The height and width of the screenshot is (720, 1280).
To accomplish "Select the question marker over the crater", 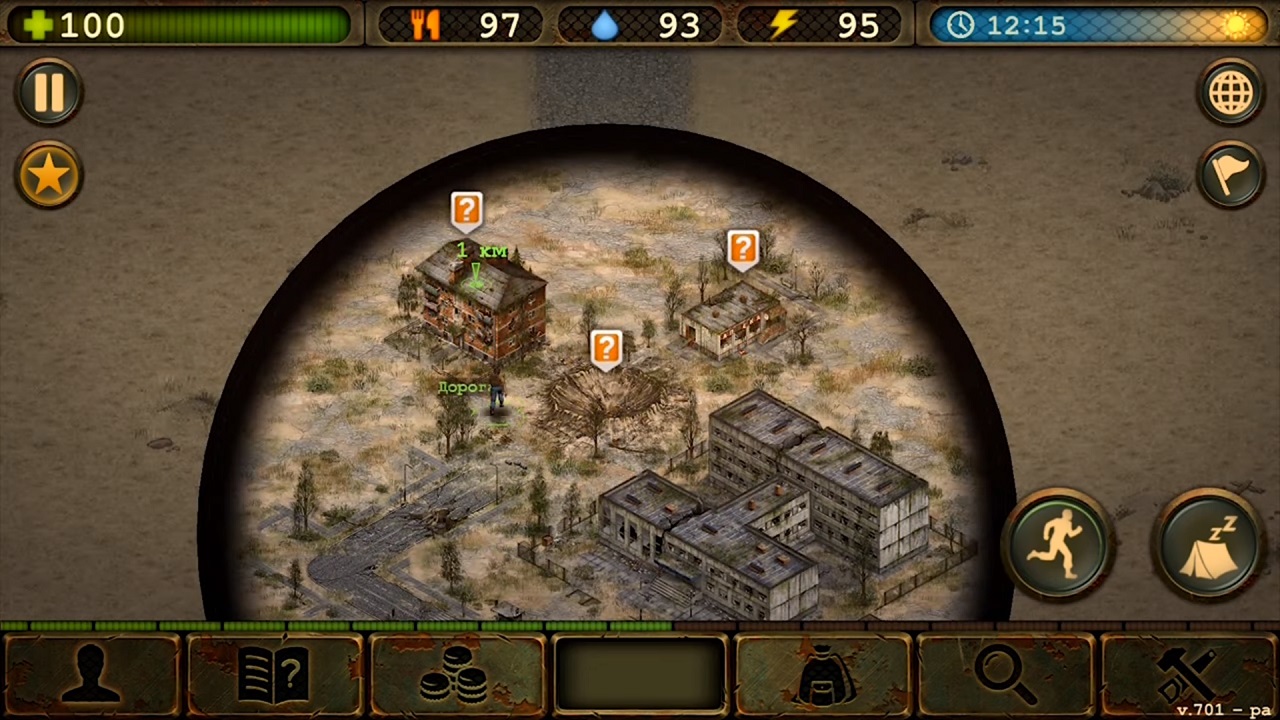I will (606, 348).
